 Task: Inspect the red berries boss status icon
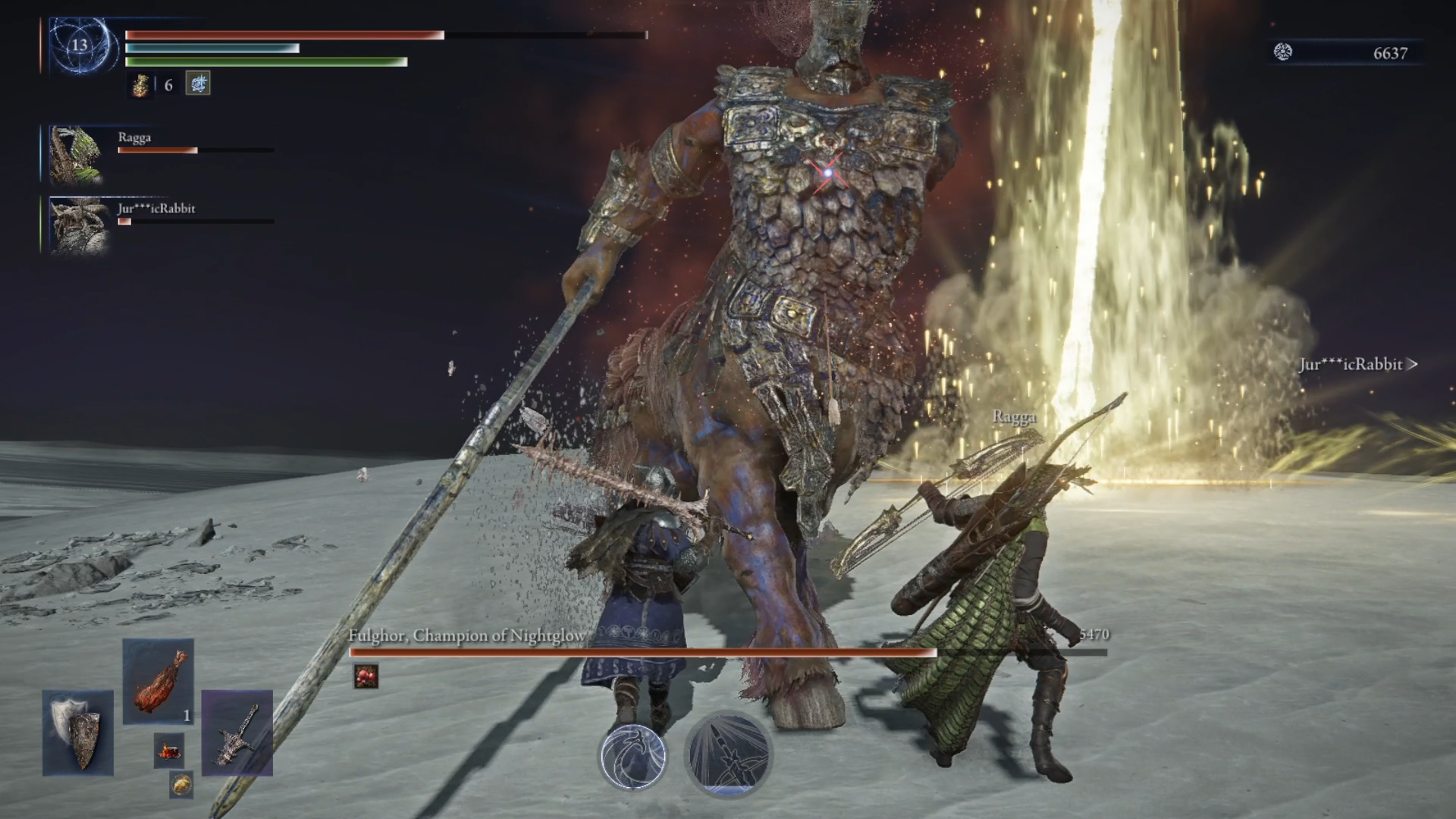(366, 676)
